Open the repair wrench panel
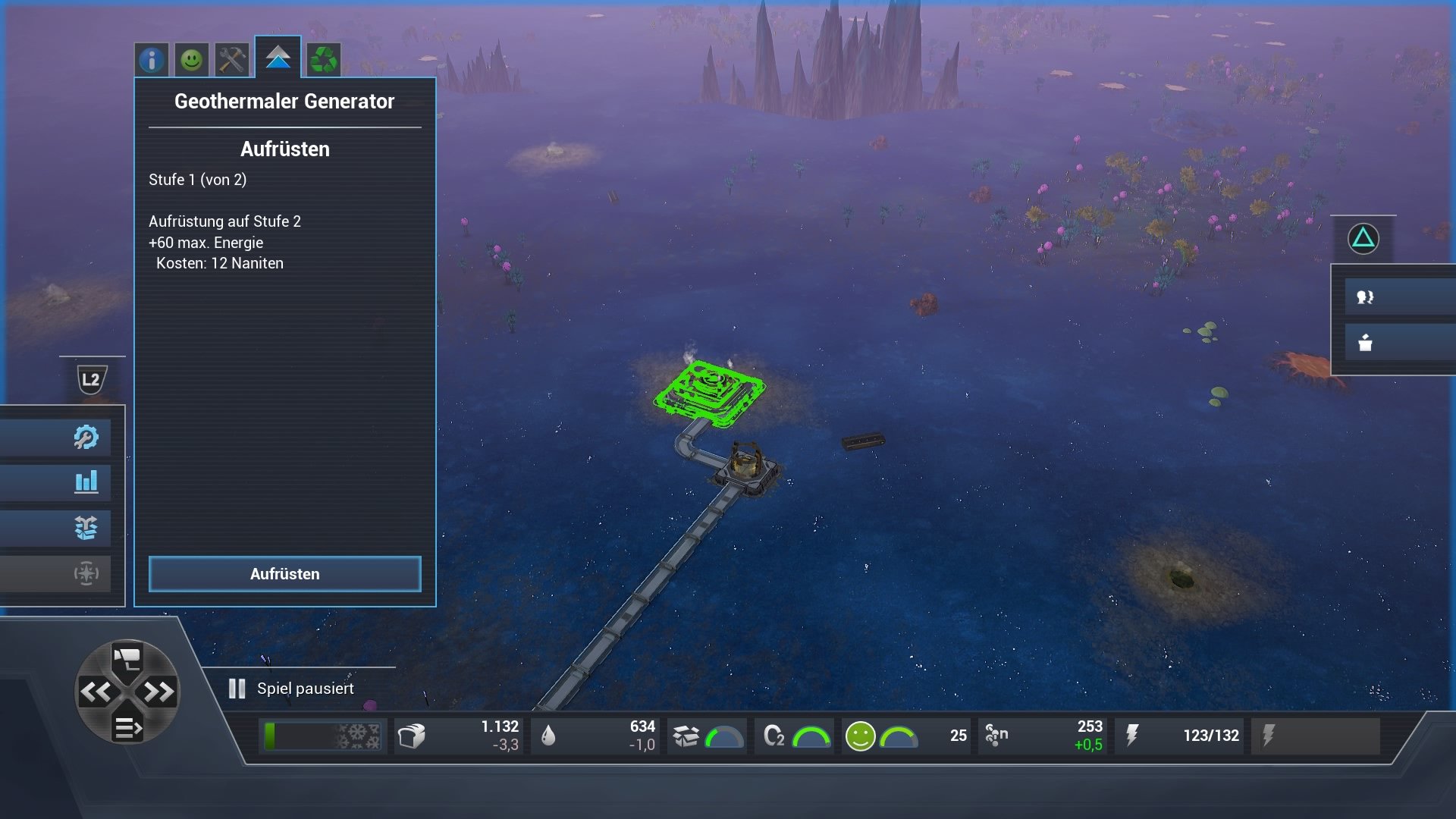Screen dimensions: 1456x819 tap(87, 437)
